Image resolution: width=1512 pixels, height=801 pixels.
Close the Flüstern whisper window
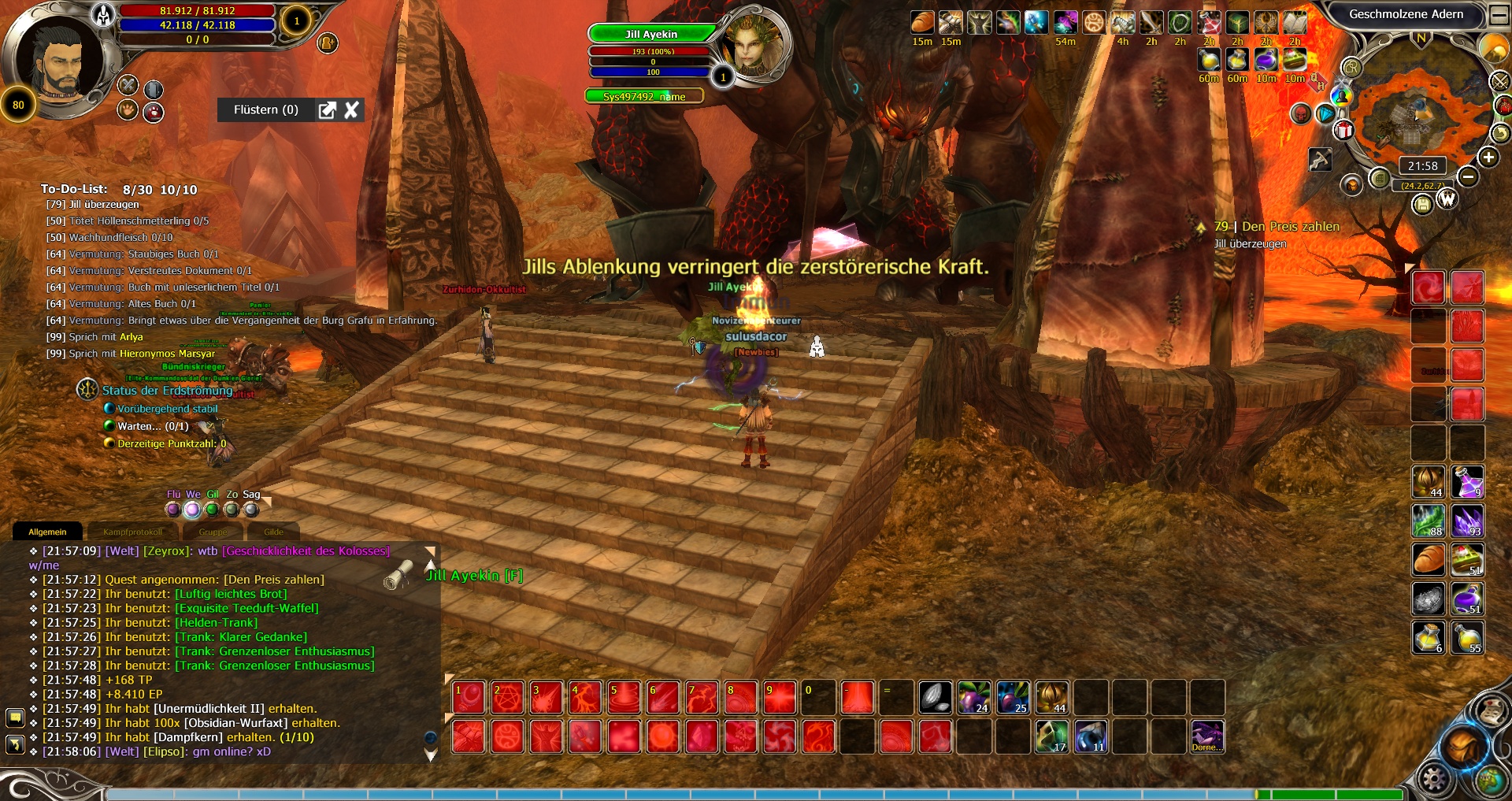351,110
